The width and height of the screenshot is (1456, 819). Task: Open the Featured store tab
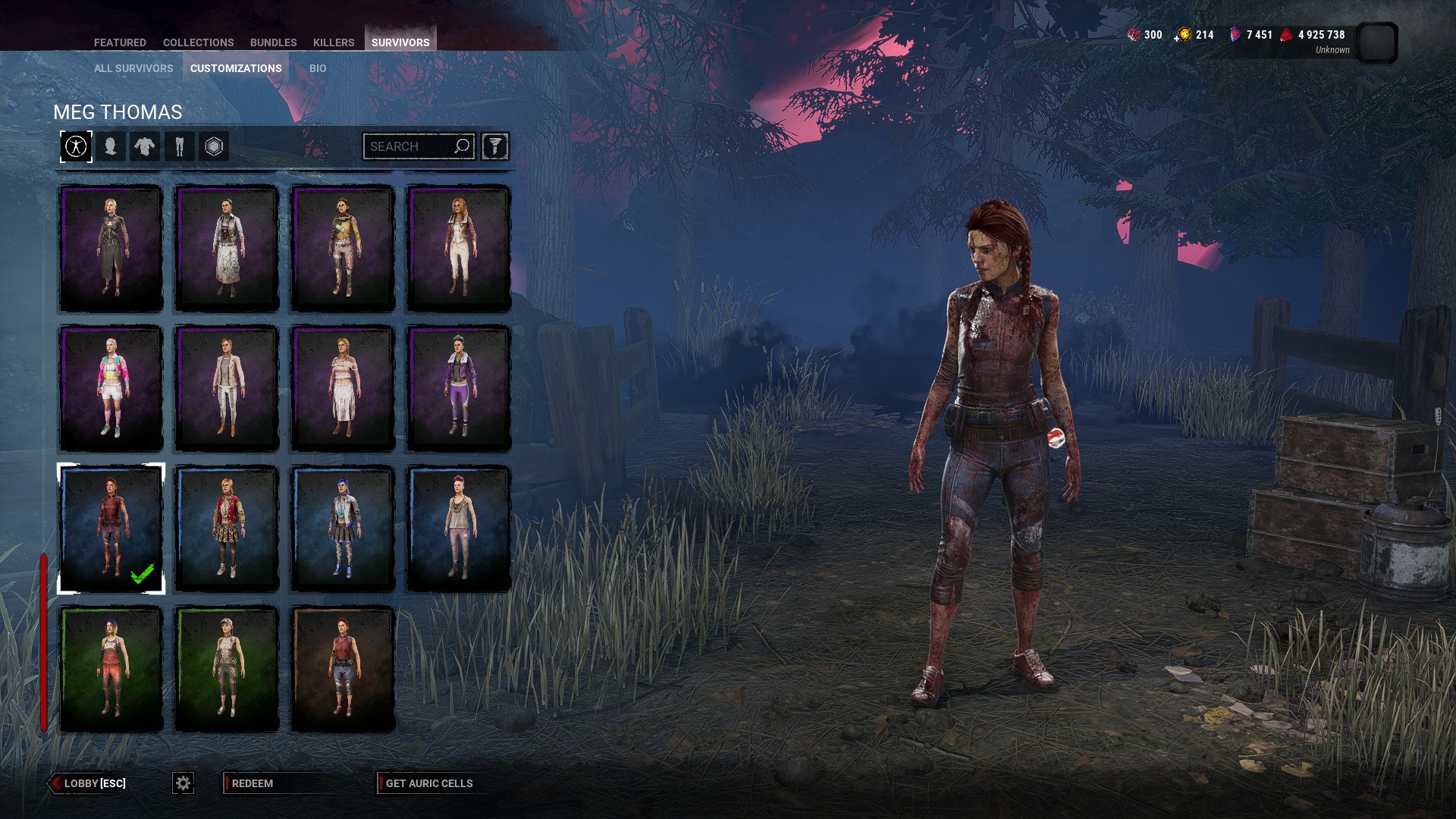(120, 42)
